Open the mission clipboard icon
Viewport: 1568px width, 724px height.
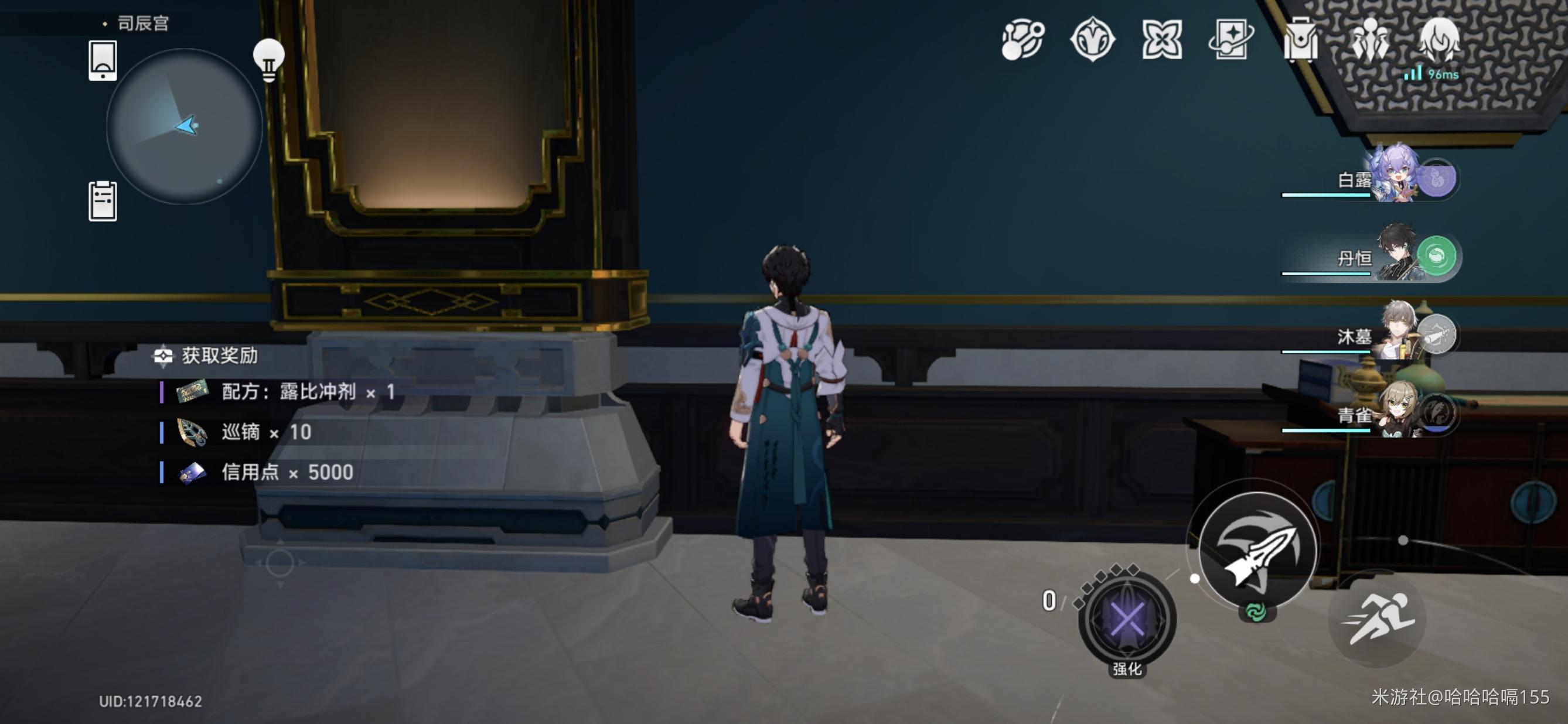(103, 201)
